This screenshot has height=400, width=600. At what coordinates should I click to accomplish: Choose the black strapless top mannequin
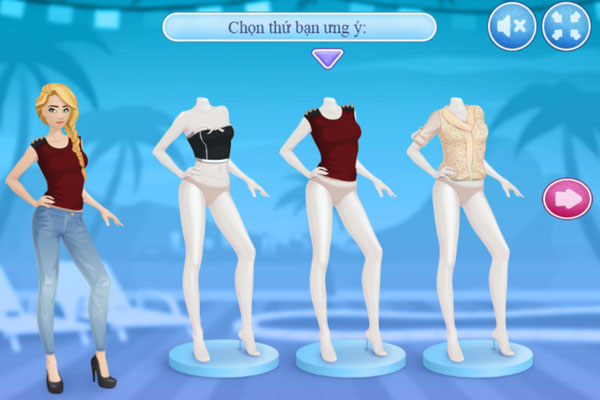point(211,150)
